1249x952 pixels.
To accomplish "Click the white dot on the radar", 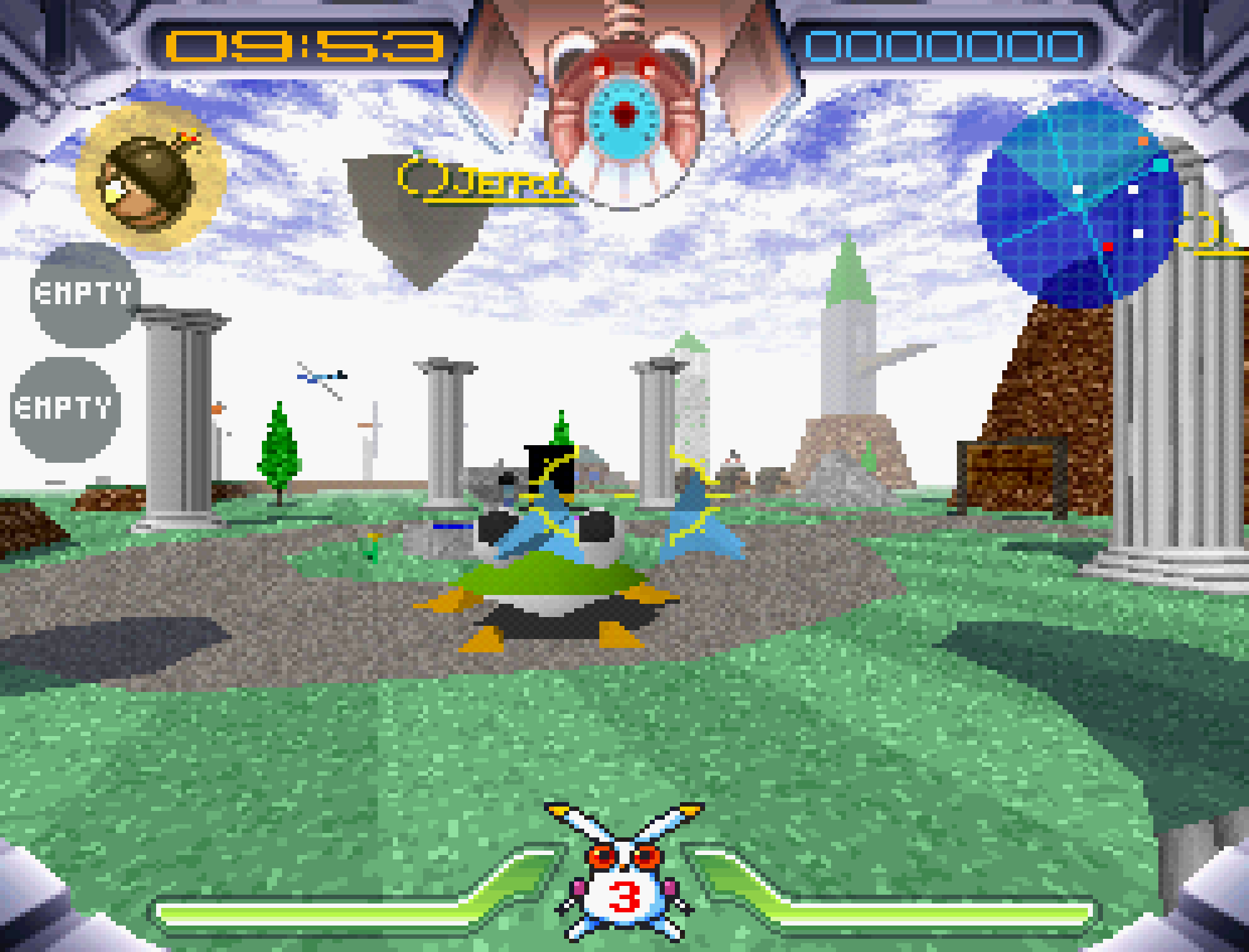I will pyautogui.click(x=1077, y=189).
